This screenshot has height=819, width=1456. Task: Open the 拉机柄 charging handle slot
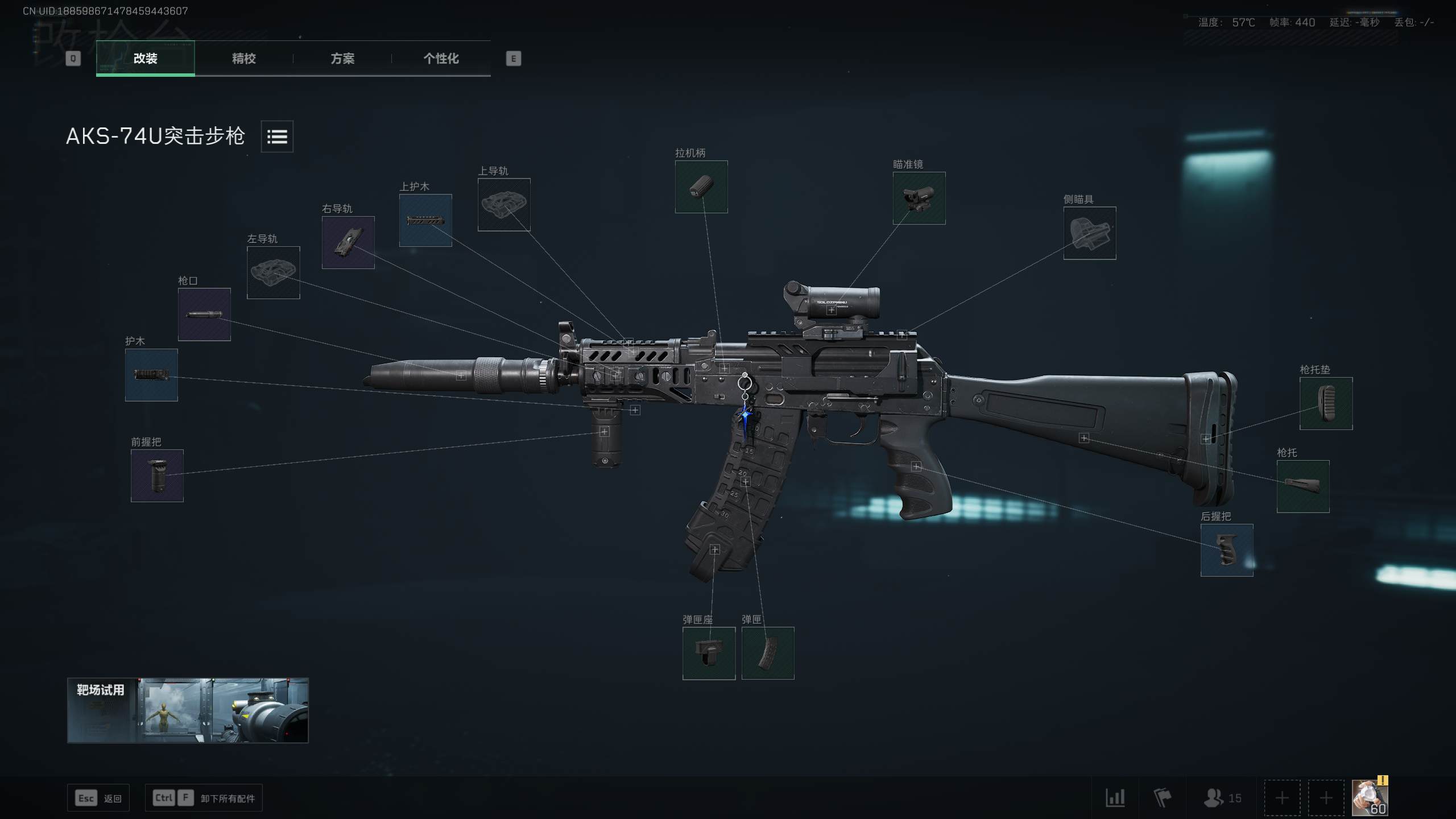(x=701, y=188)
